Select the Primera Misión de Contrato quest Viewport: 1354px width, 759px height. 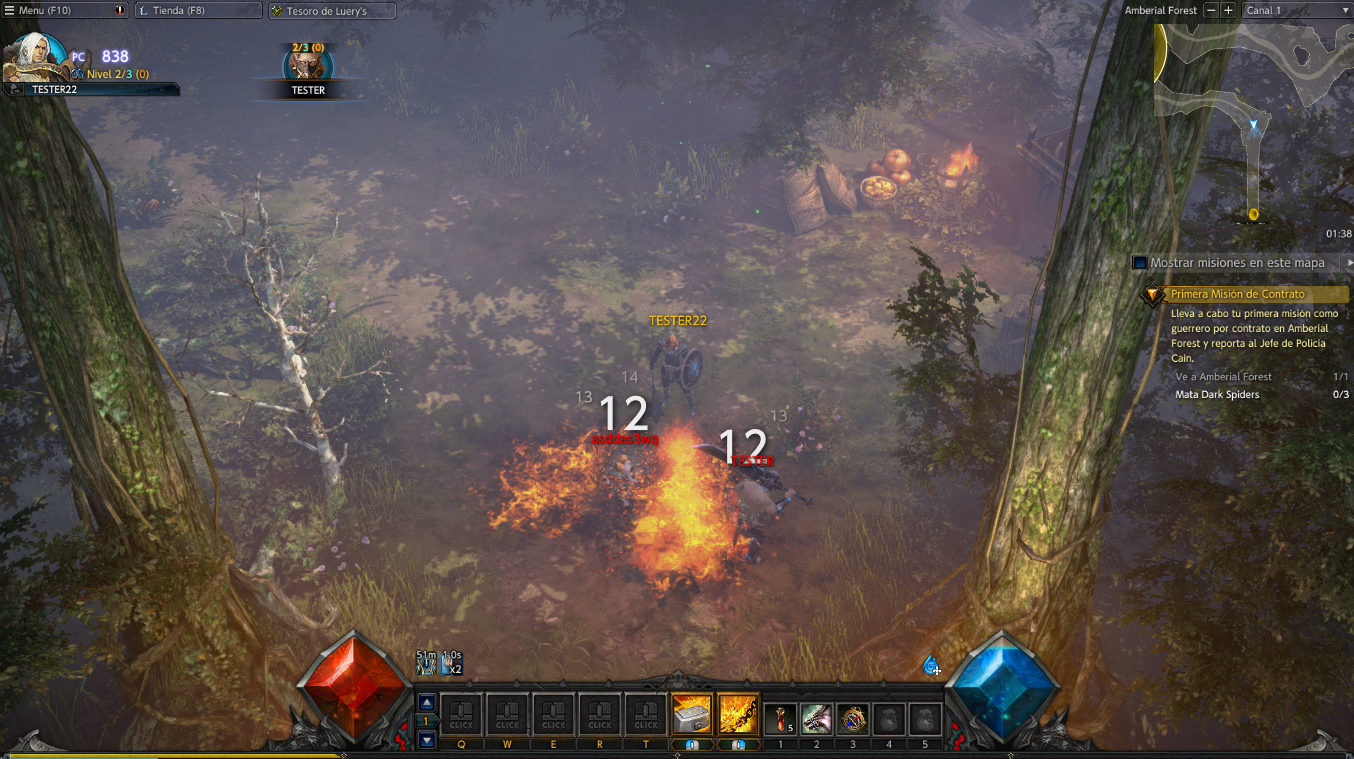click(1238, 294)
